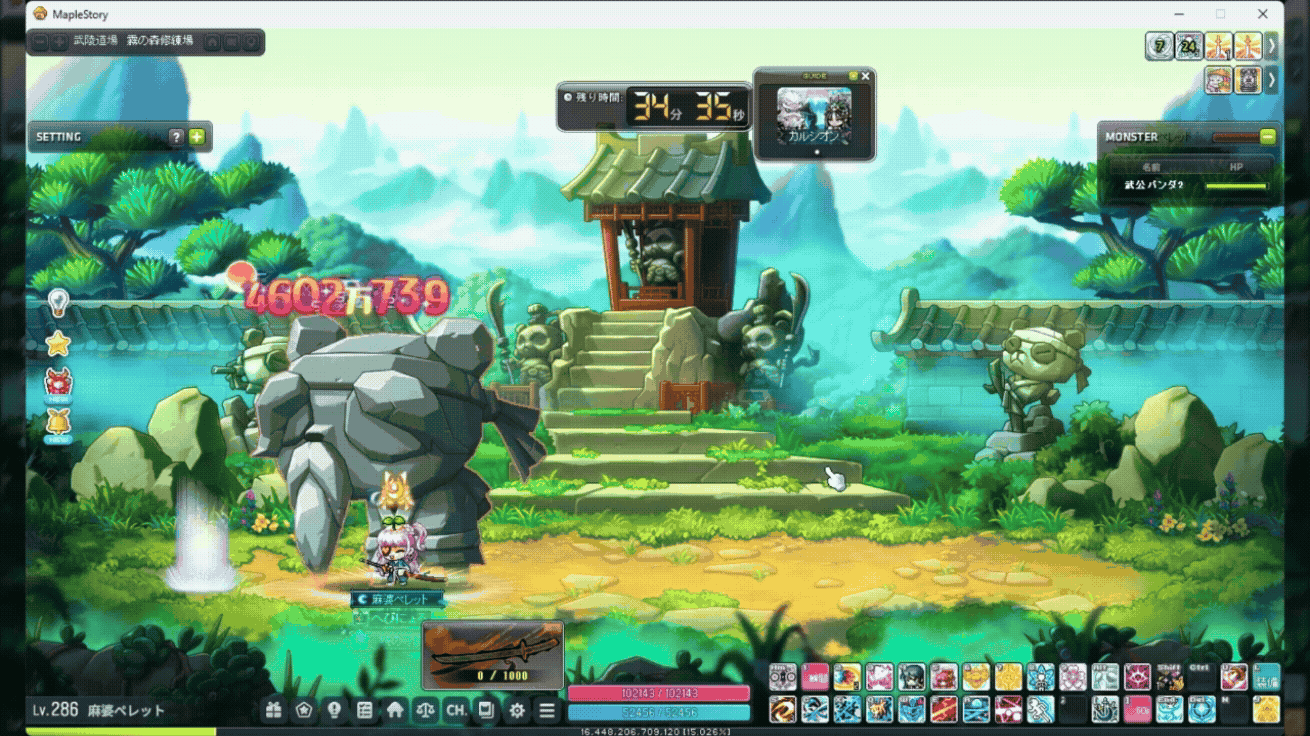
Task: Open the Karcion guide thumbnail
Action: (814, 116)
